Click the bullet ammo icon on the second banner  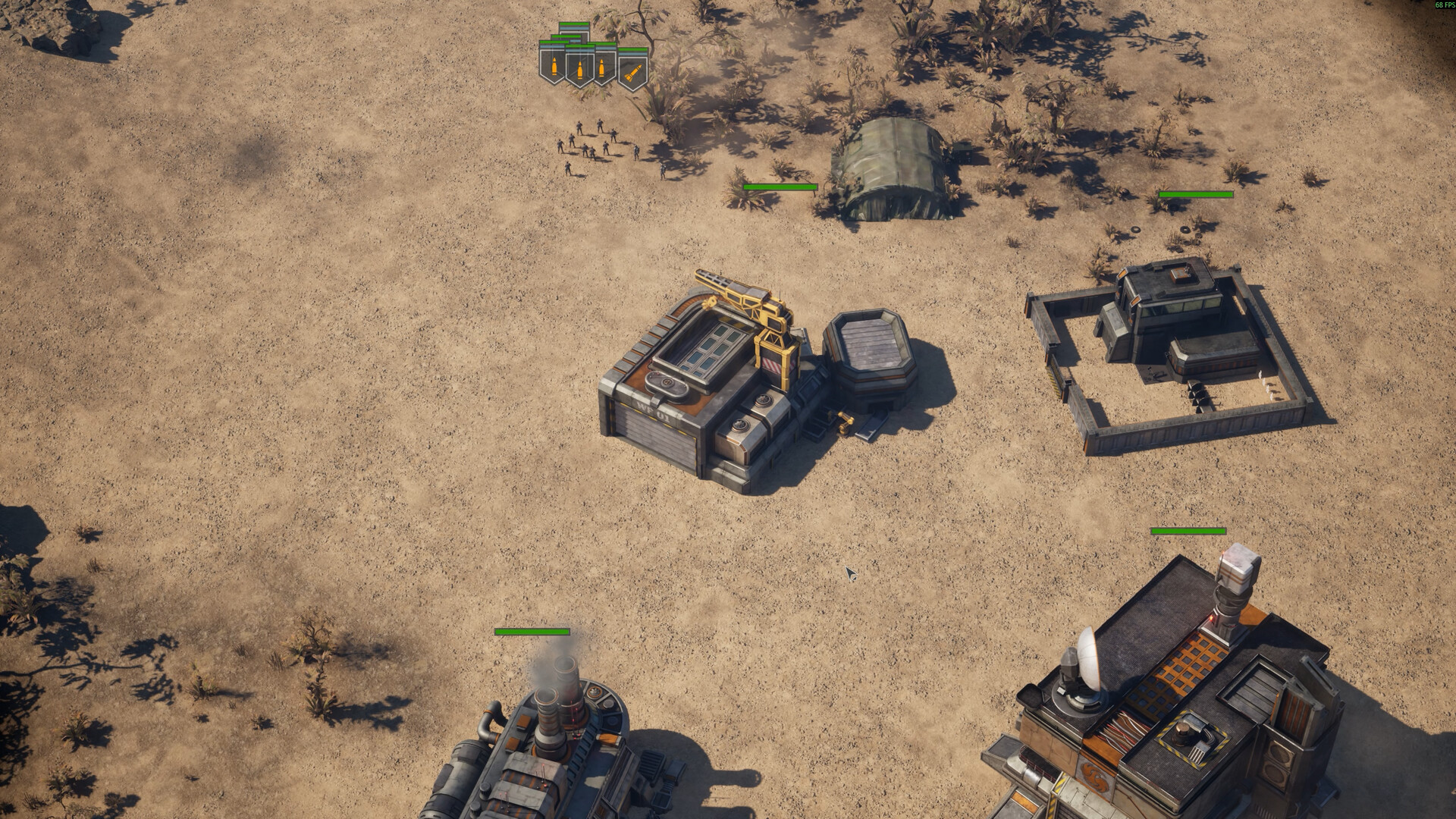pos(580,71)
